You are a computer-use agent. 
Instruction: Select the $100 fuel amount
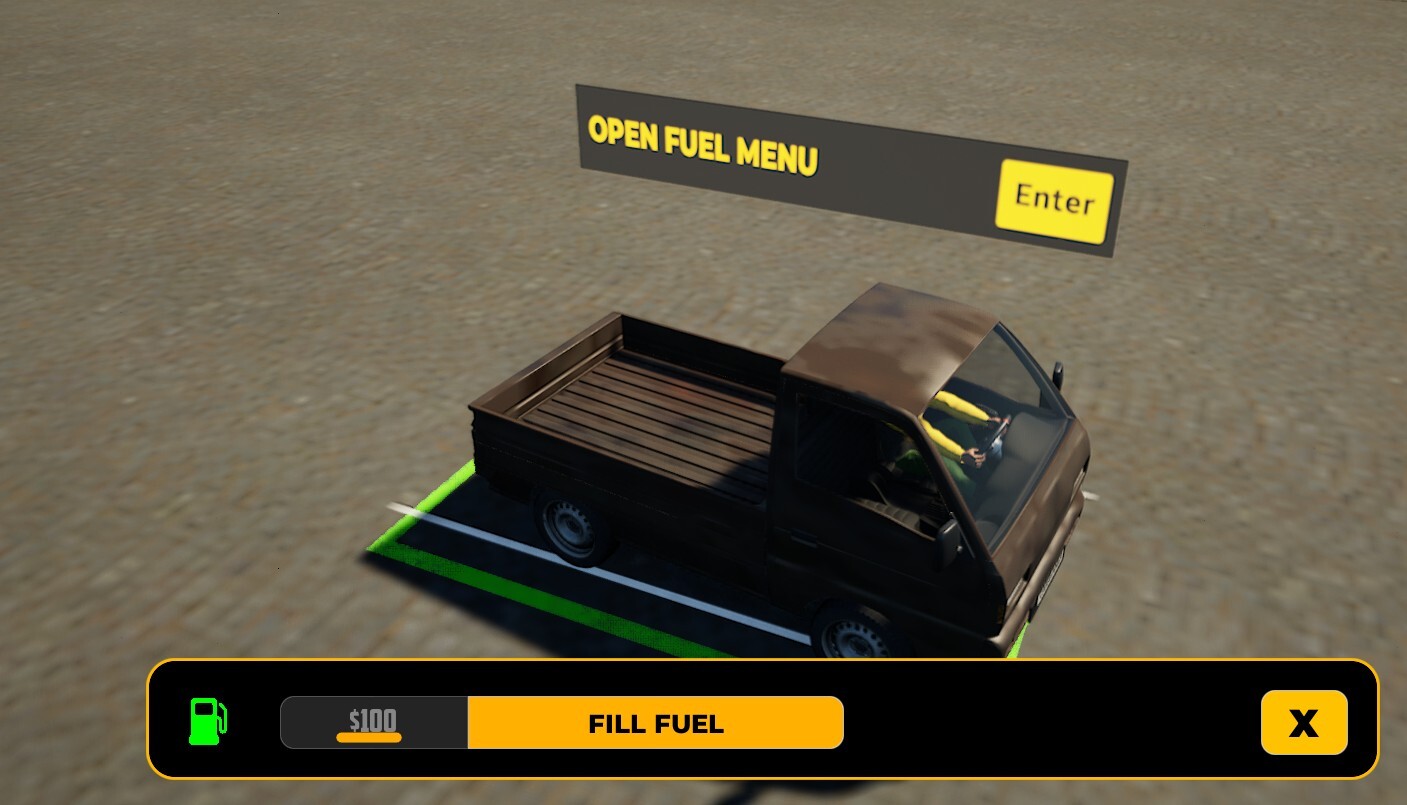pos(373,722)
